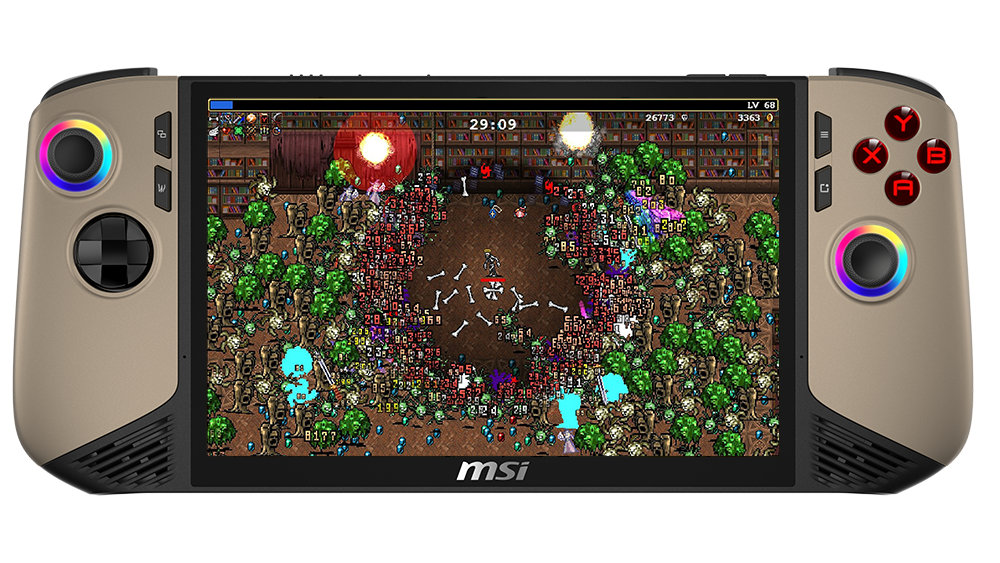Click the red Hollow Heart passive icon

[x=226, y=131]
